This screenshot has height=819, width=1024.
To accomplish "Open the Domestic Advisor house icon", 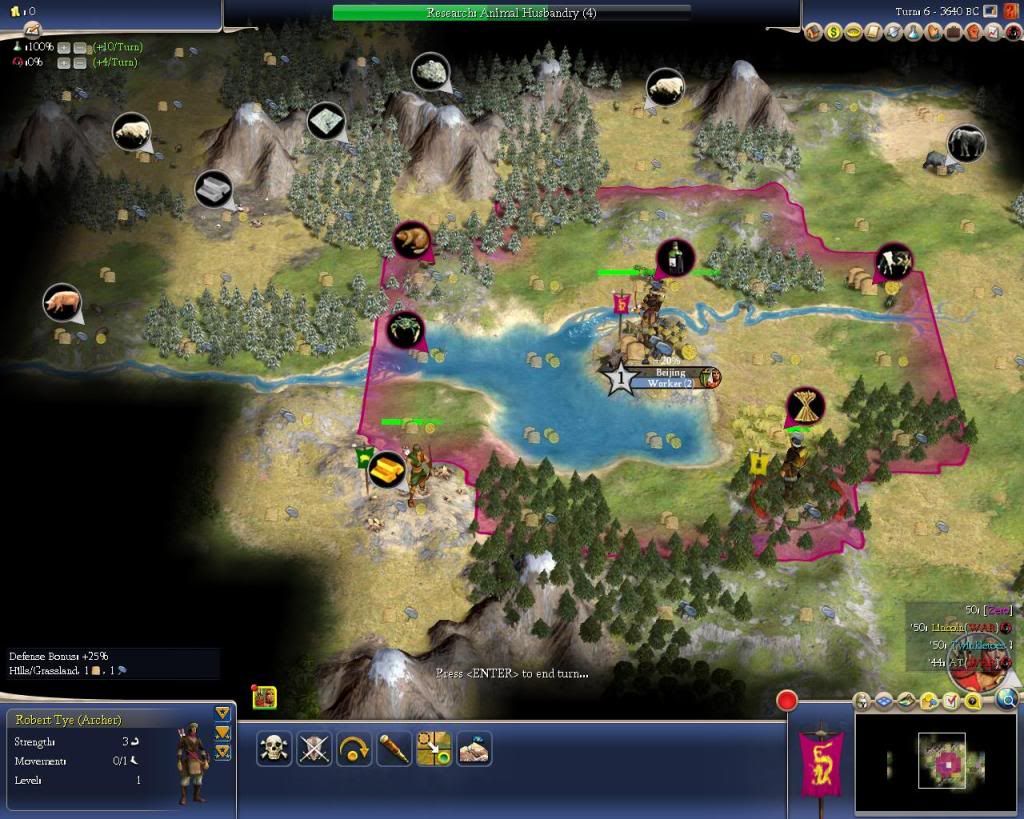I will [813, 32].
